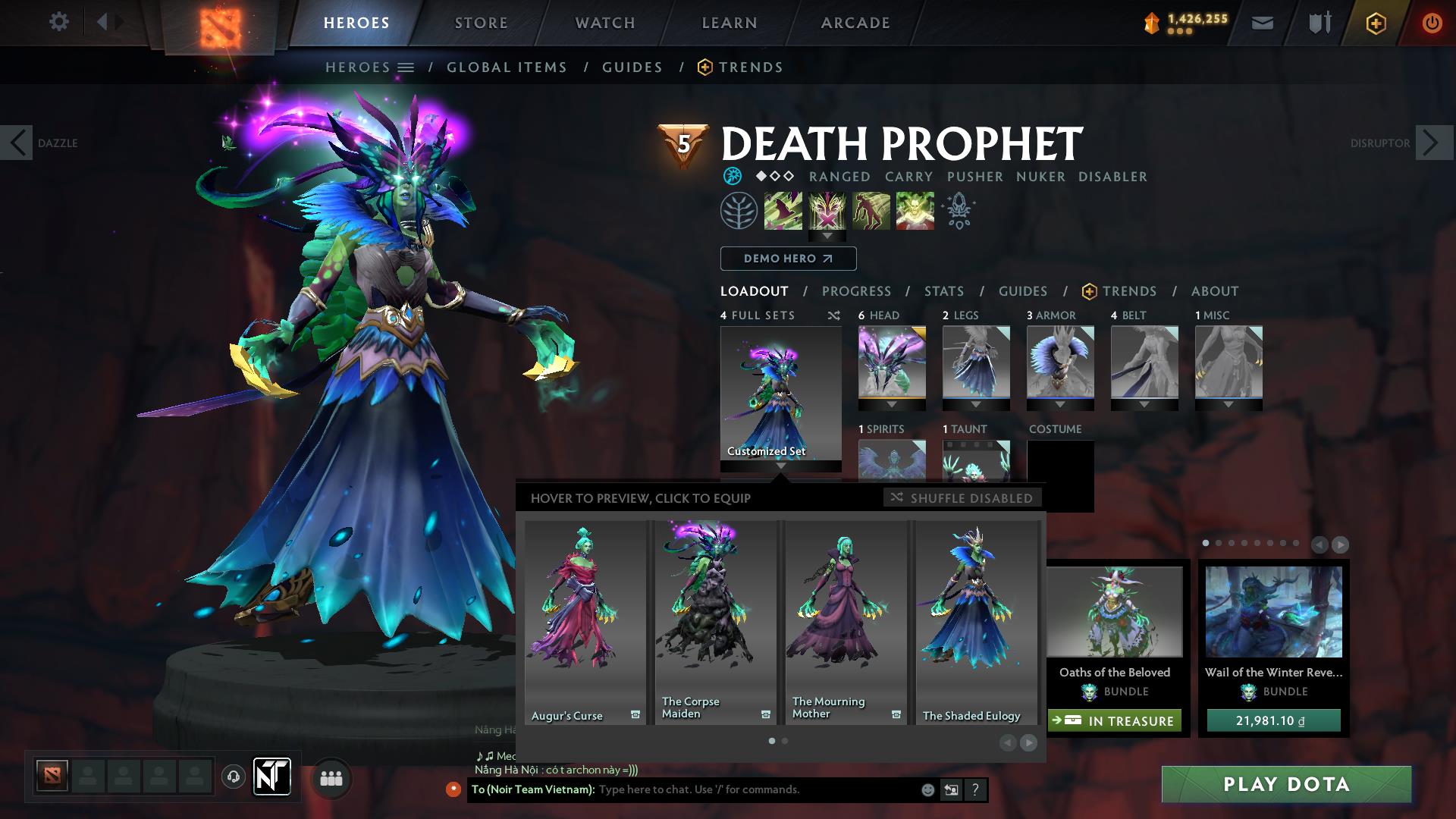The height and width of the screenshot is (819, 1456).
Task: Toggle the shuffle icon next to 4 FULL SETS
Action: 833,315
